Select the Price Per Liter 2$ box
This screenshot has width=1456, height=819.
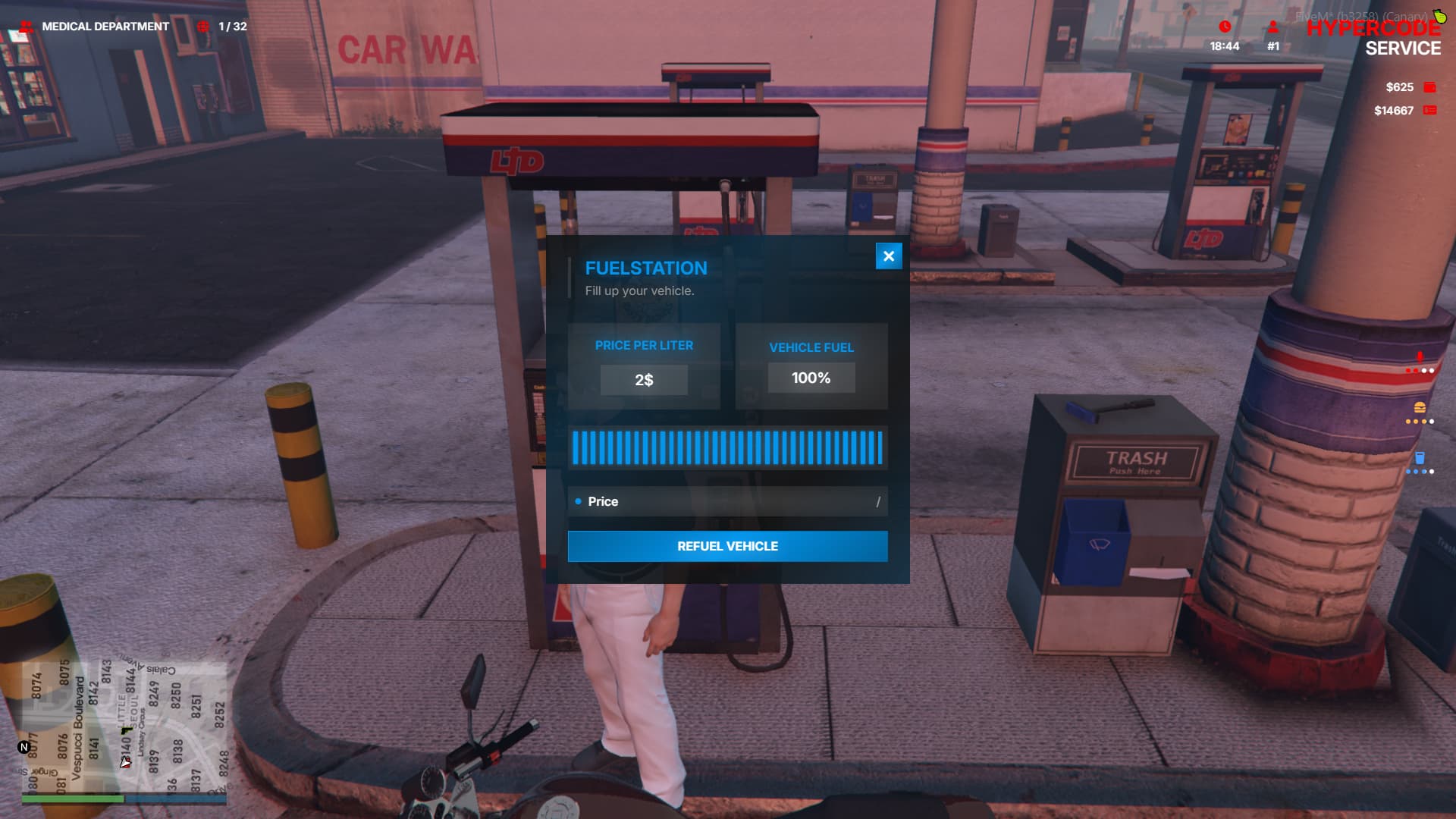click(644, 379)
